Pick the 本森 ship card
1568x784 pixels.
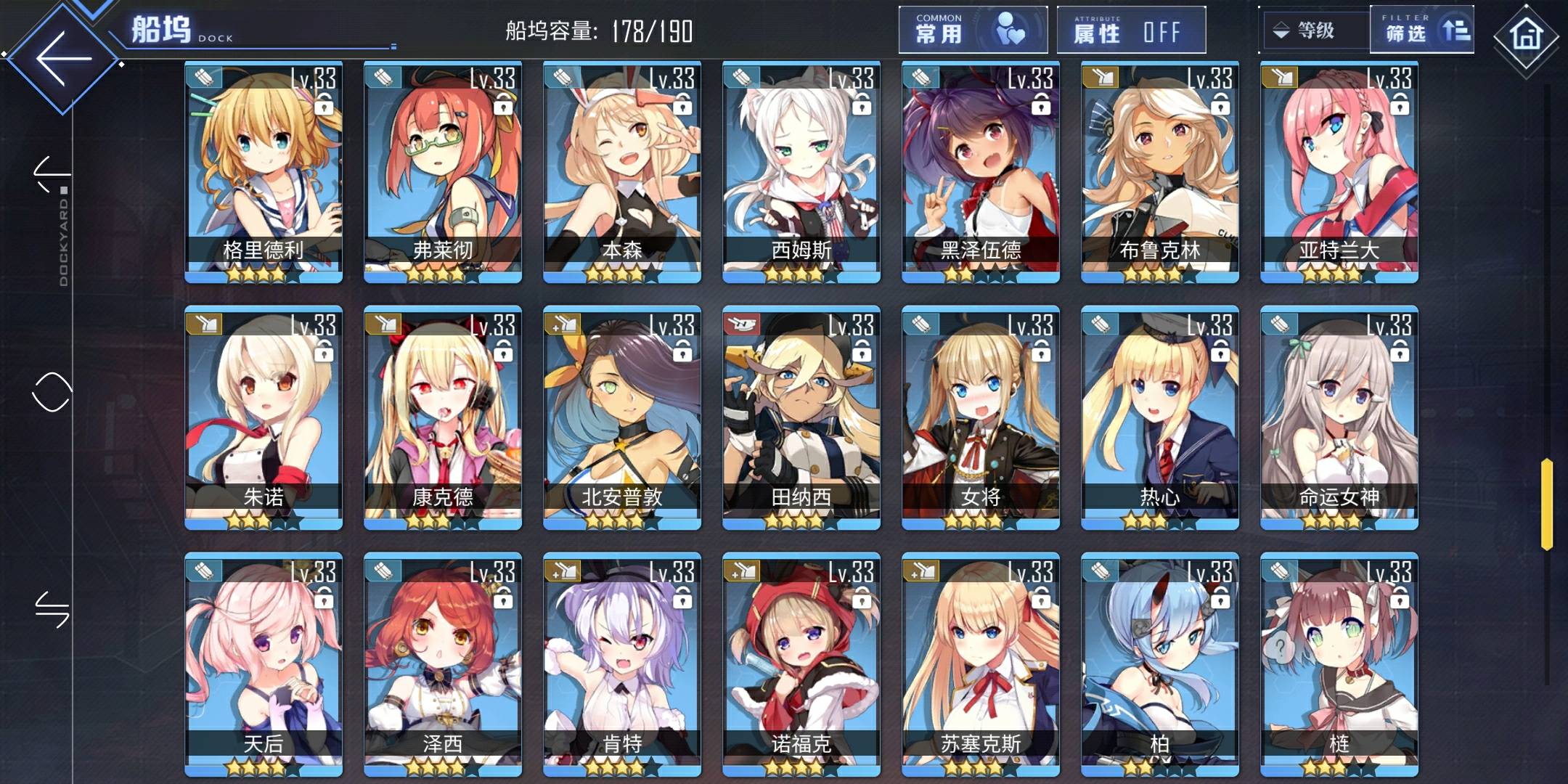tap(622, 172)
